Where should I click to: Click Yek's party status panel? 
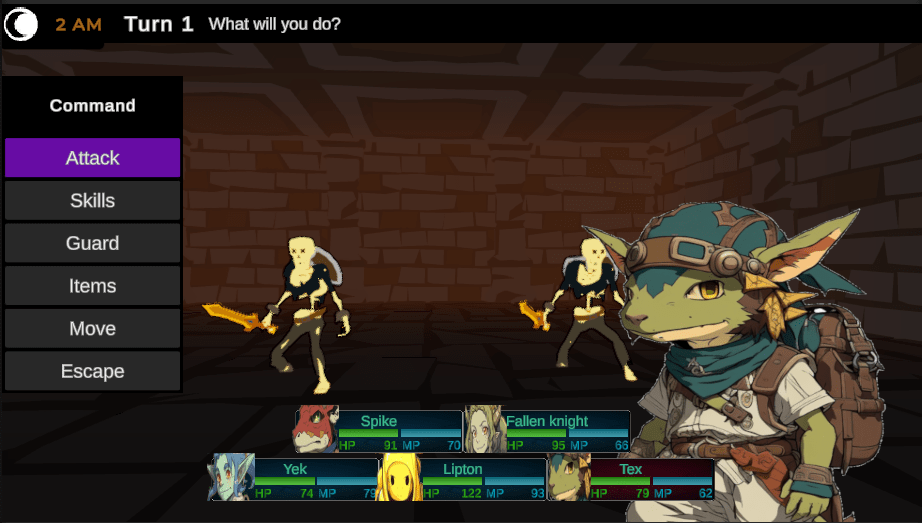click(x=294, y=478)
